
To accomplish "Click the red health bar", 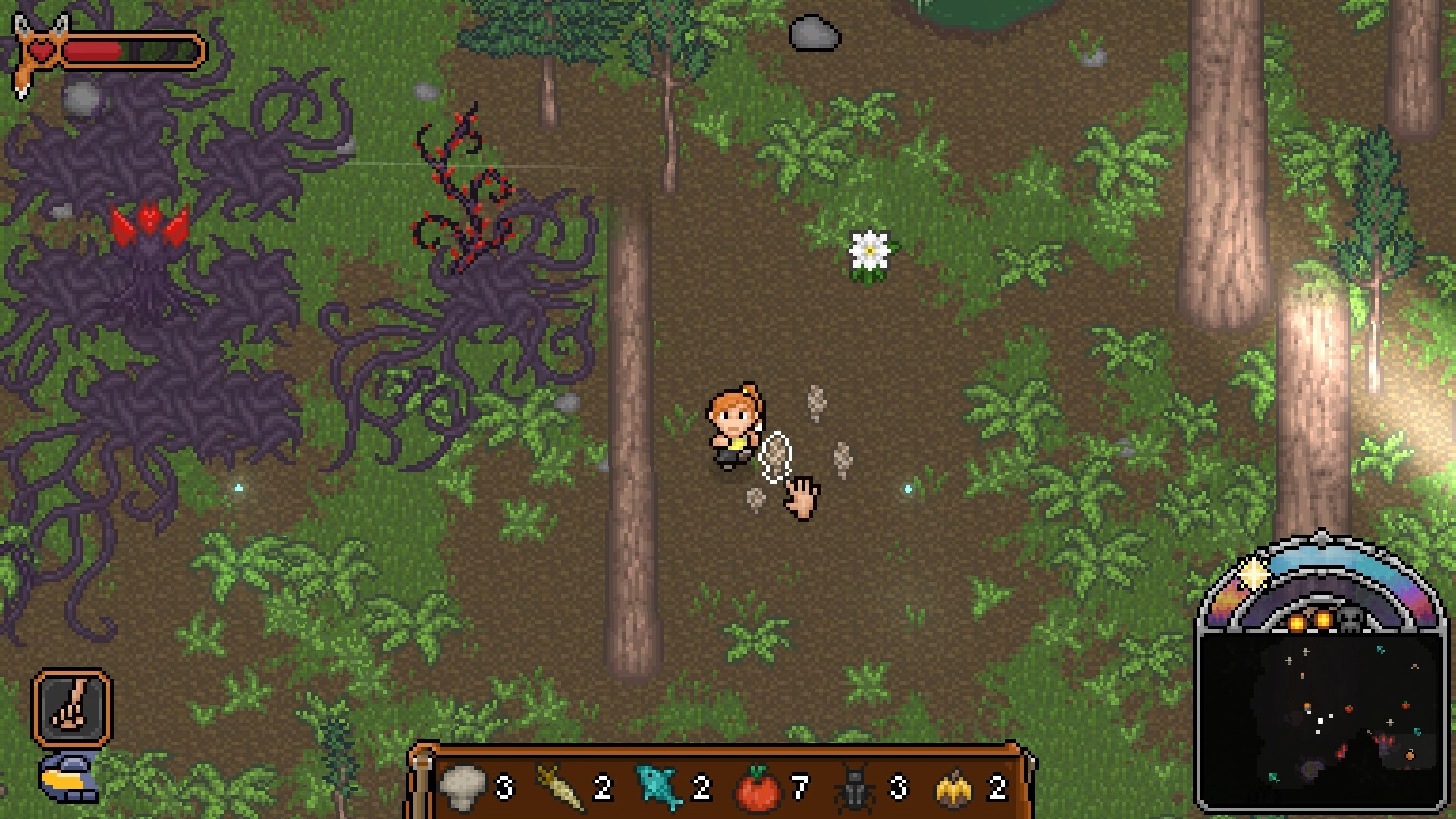I will click(95, 52).
